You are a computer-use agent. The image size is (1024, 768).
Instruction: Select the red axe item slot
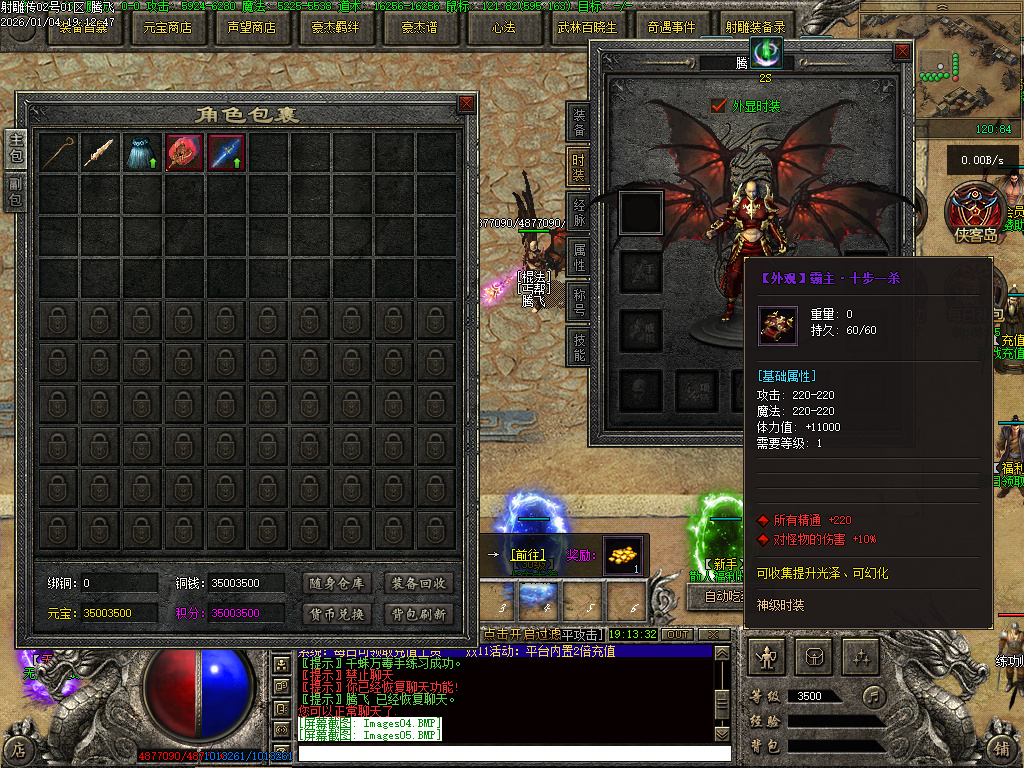[185, 153]
